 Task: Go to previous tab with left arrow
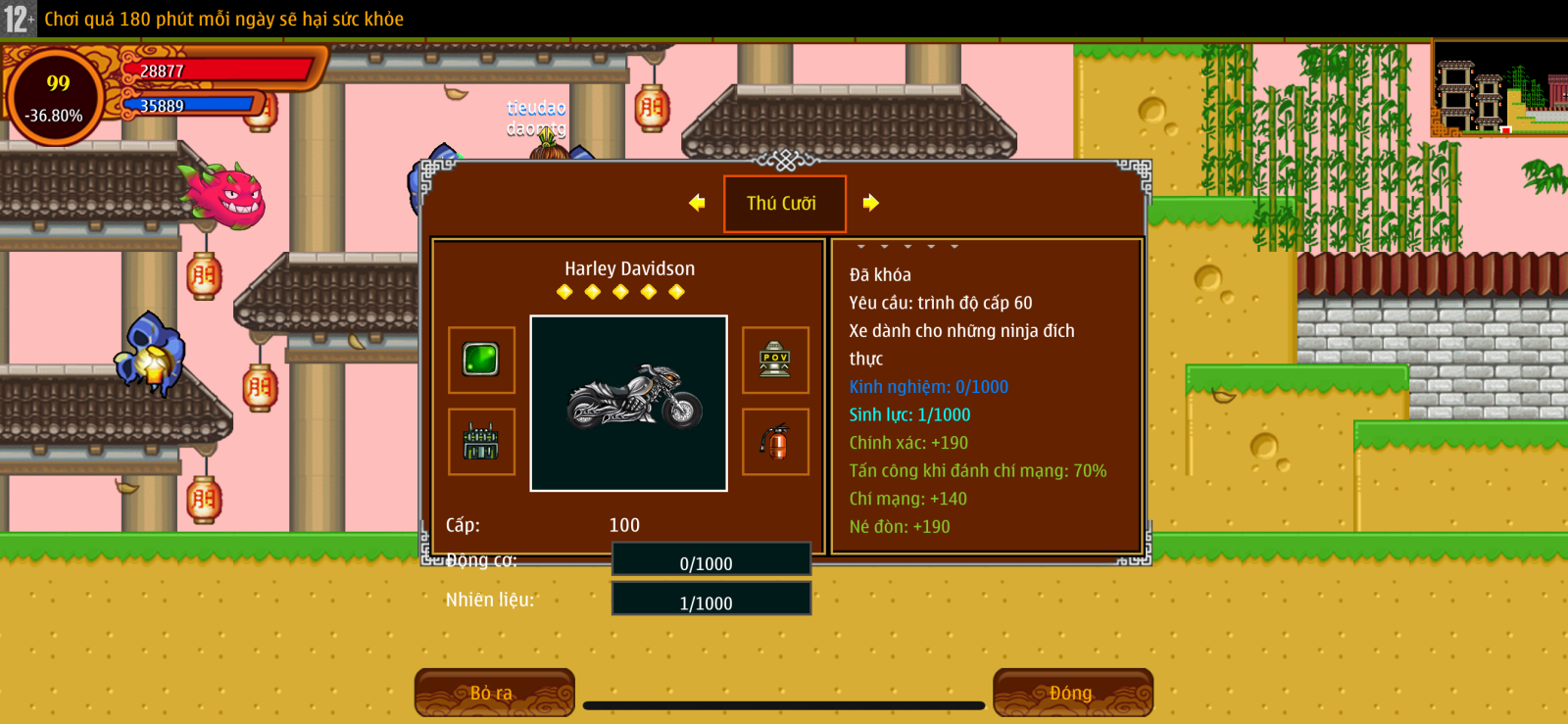(697, 203)
